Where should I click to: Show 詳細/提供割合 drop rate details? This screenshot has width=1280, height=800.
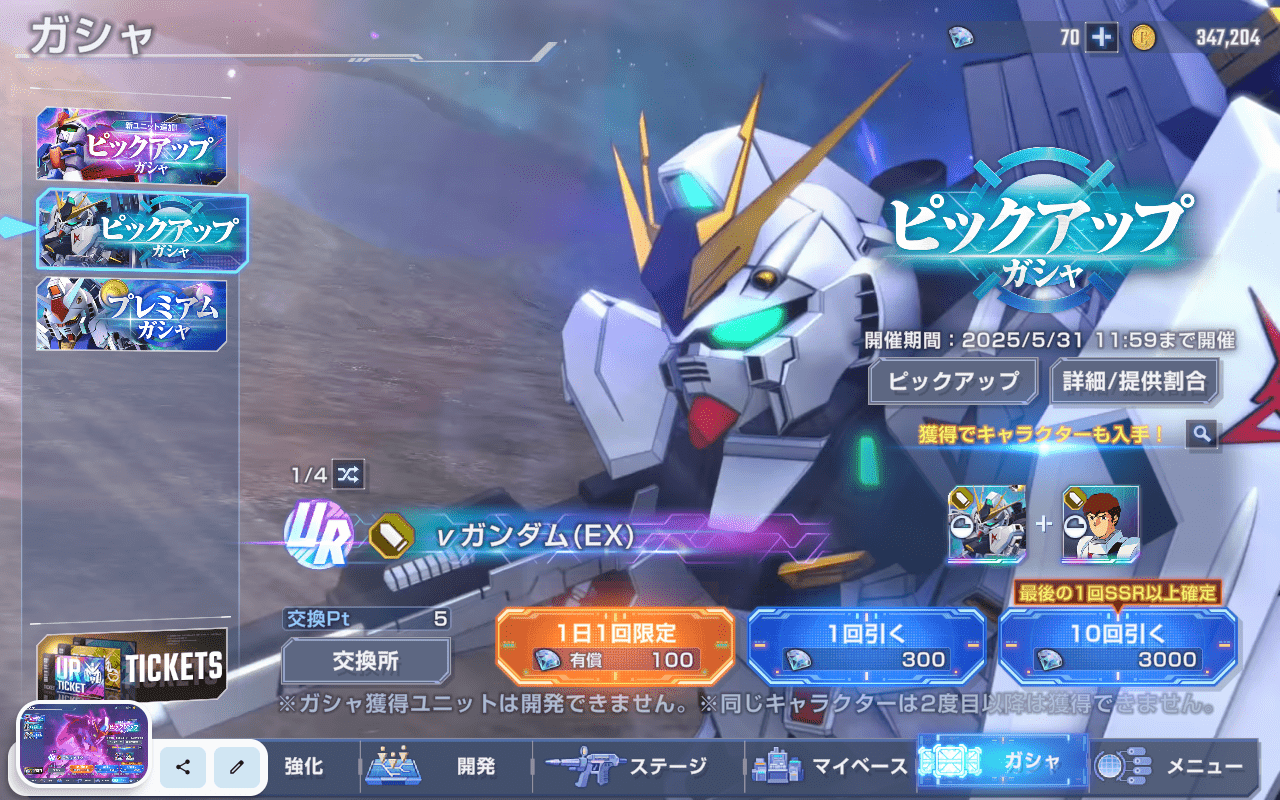pos(1134,381)
